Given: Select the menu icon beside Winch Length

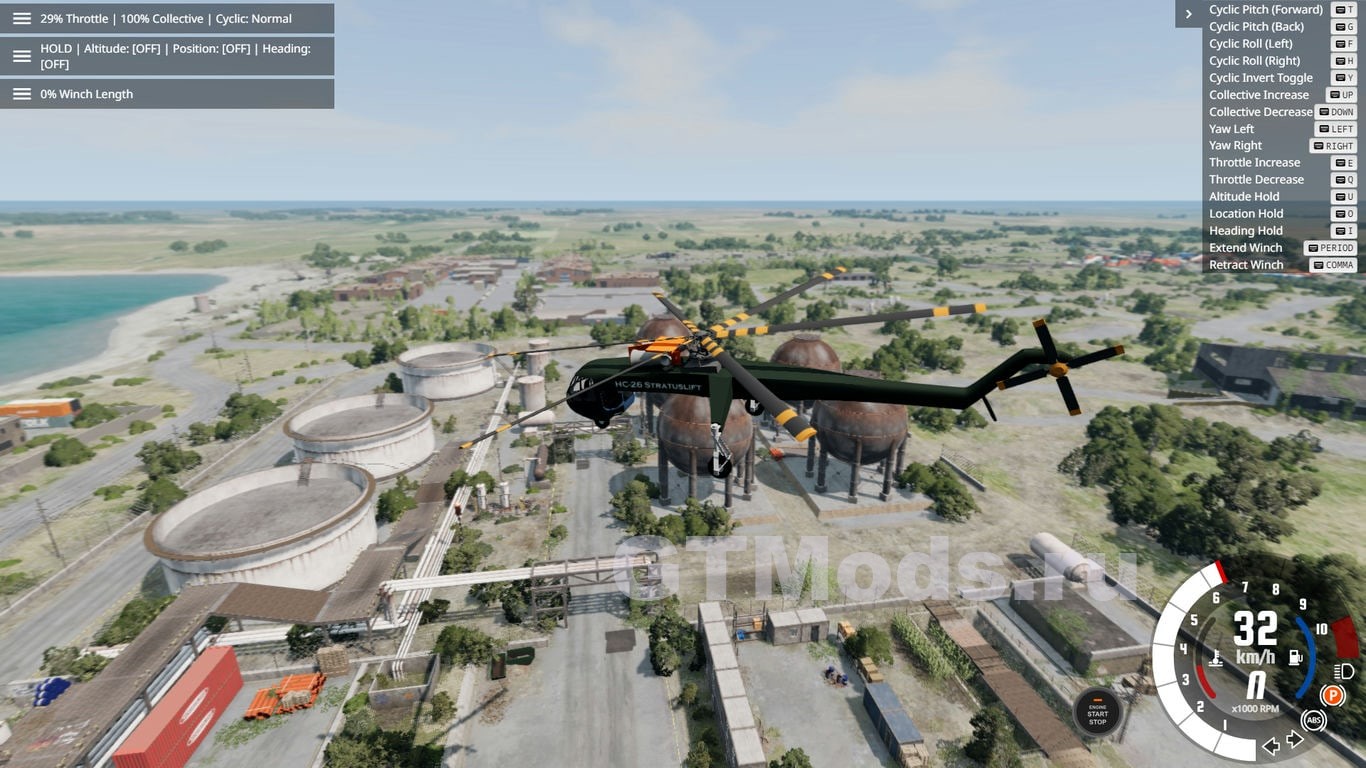Looking at the screenshot, I should 21,94.
